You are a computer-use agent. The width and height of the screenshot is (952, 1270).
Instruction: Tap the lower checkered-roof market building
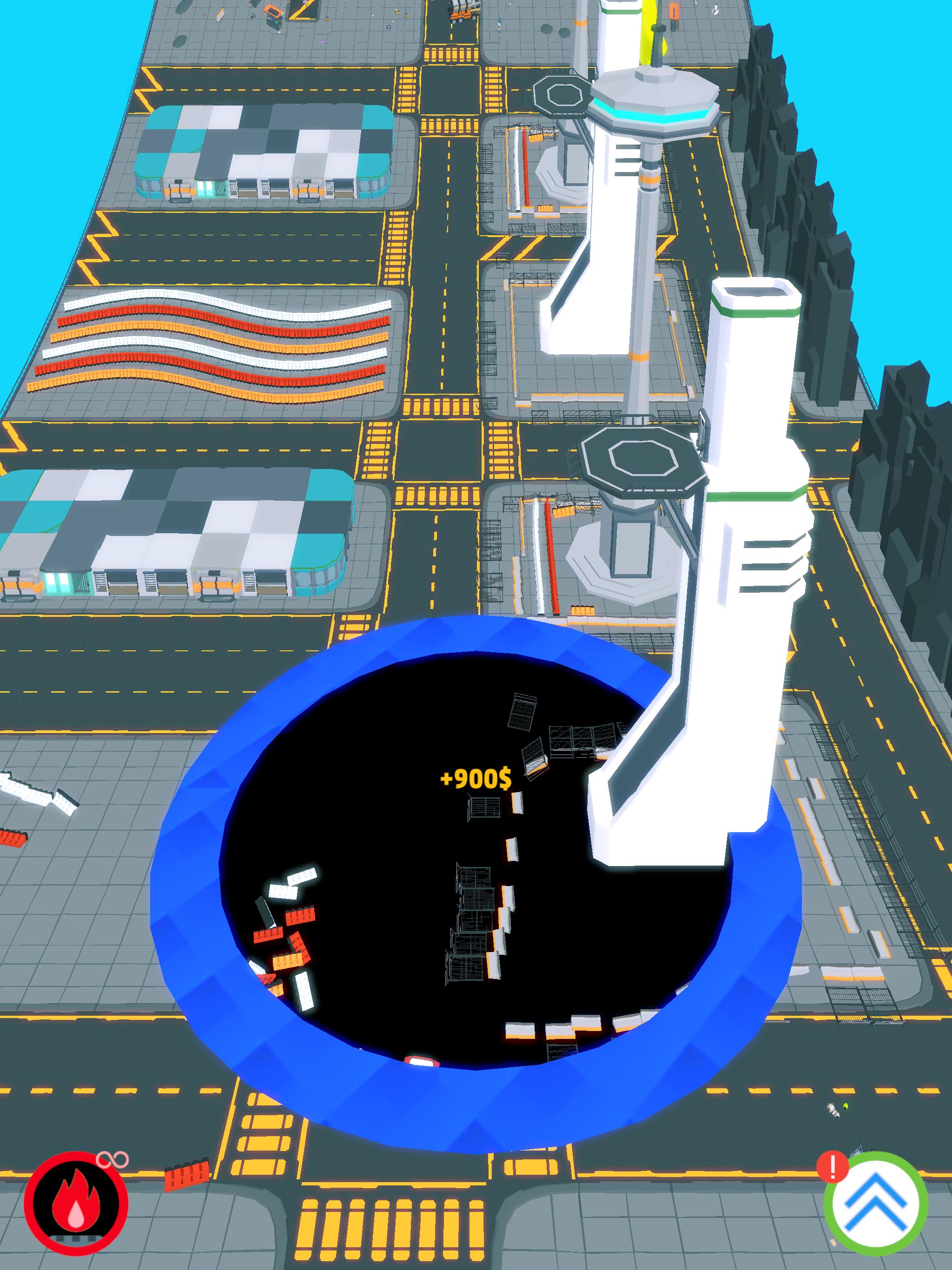[x=172, y=528]
